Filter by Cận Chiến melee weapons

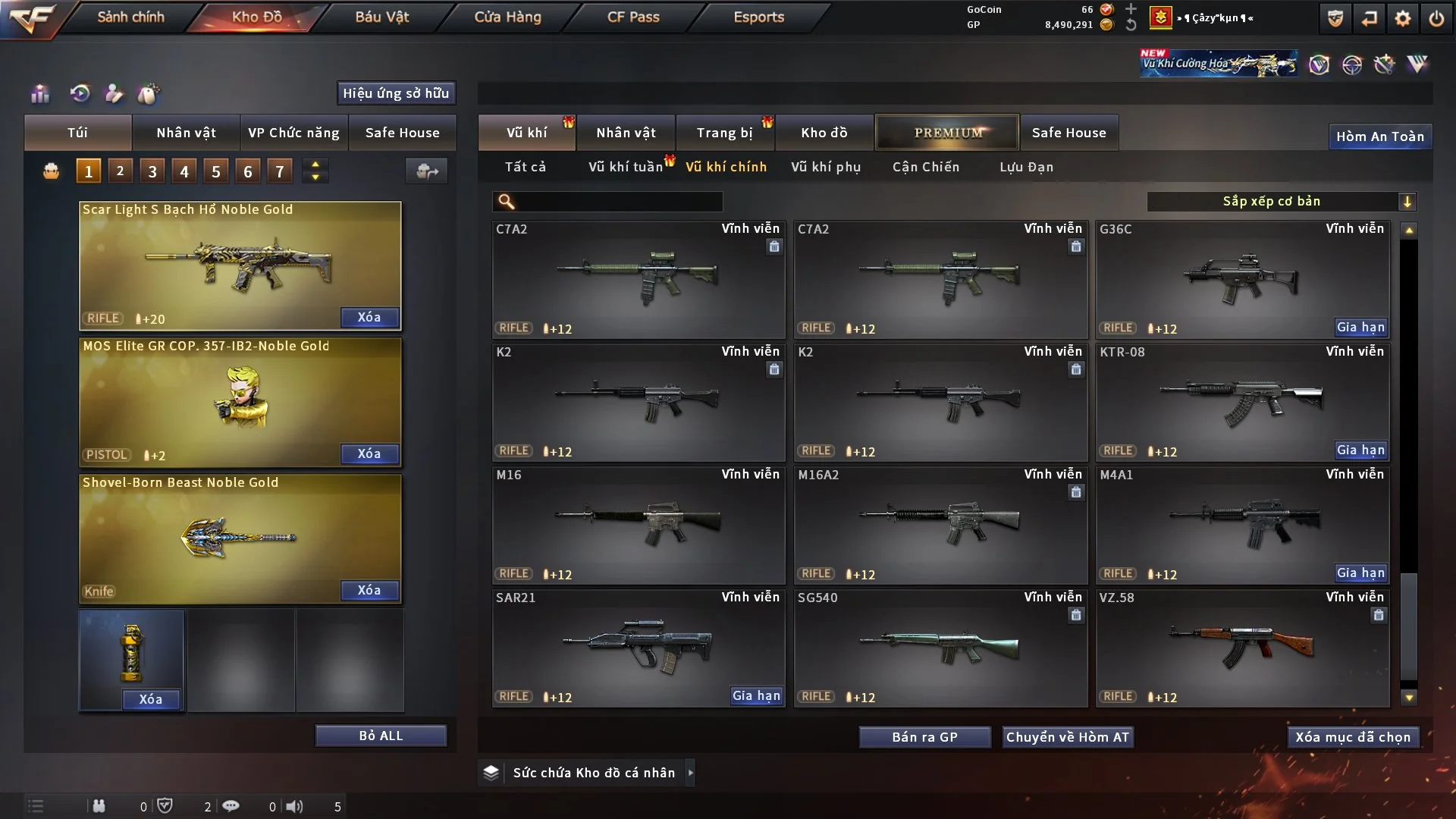tap(926, 167)
